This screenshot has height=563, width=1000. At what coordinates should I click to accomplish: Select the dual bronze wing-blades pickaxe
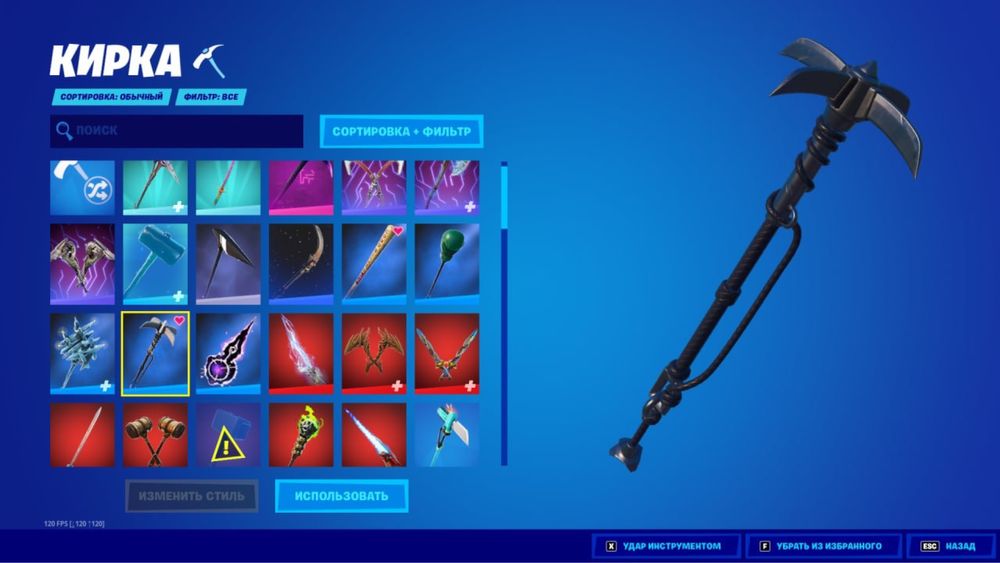[374, 353]
